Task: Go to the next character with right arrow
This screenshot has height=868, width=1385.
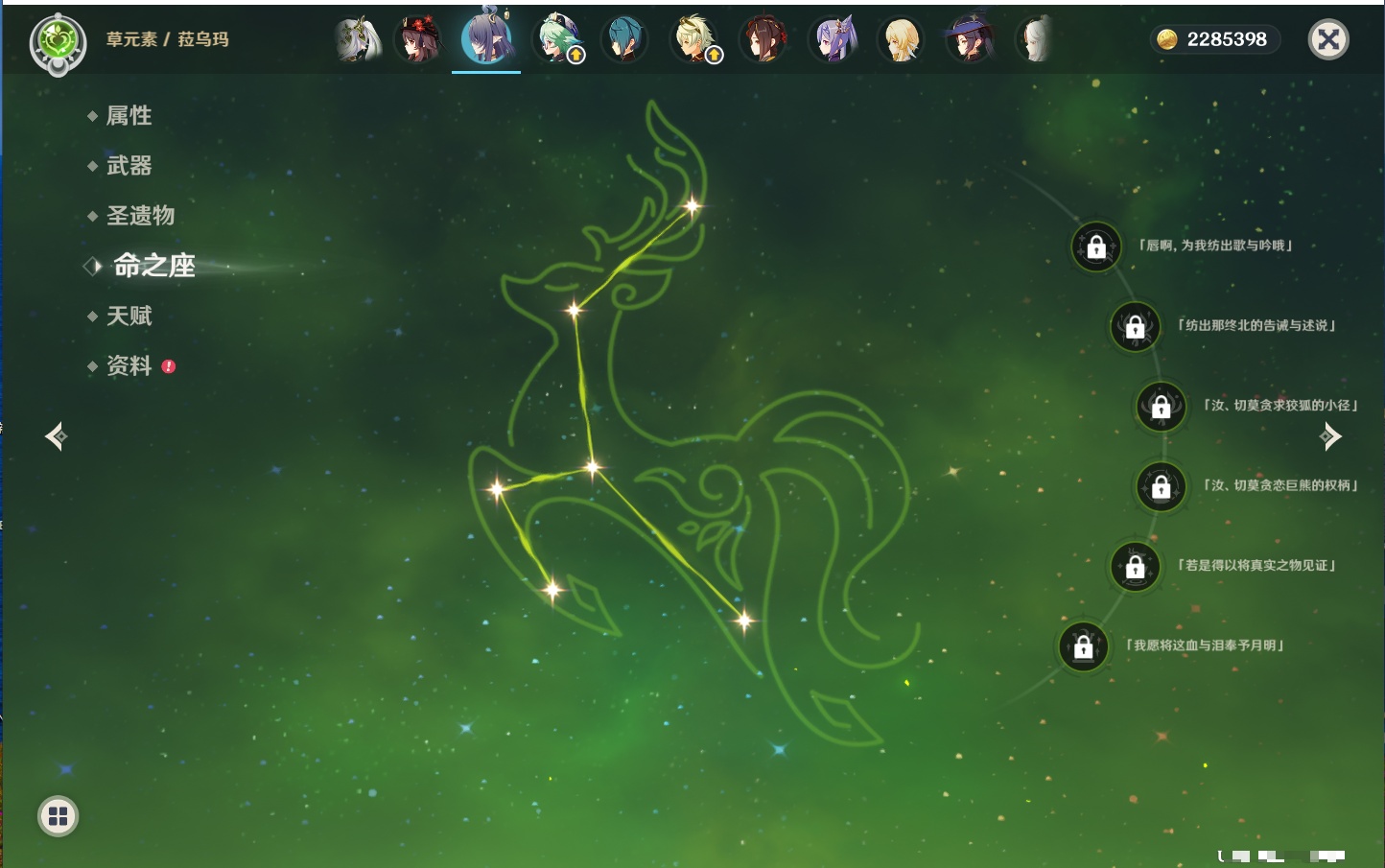Action: coord(1330,437)
